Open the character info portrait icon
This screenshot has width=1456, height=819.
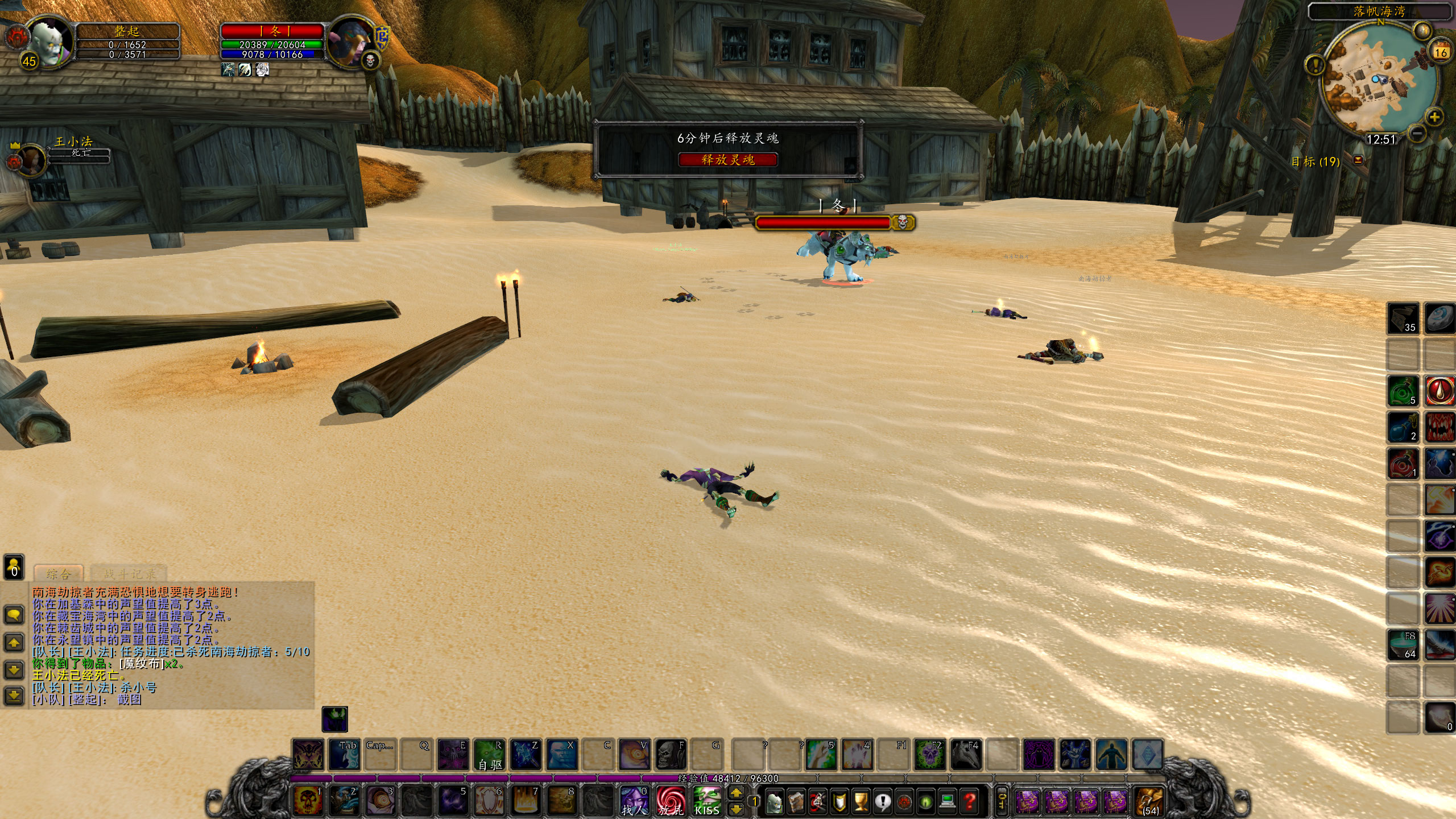click(x=775, y=803)
